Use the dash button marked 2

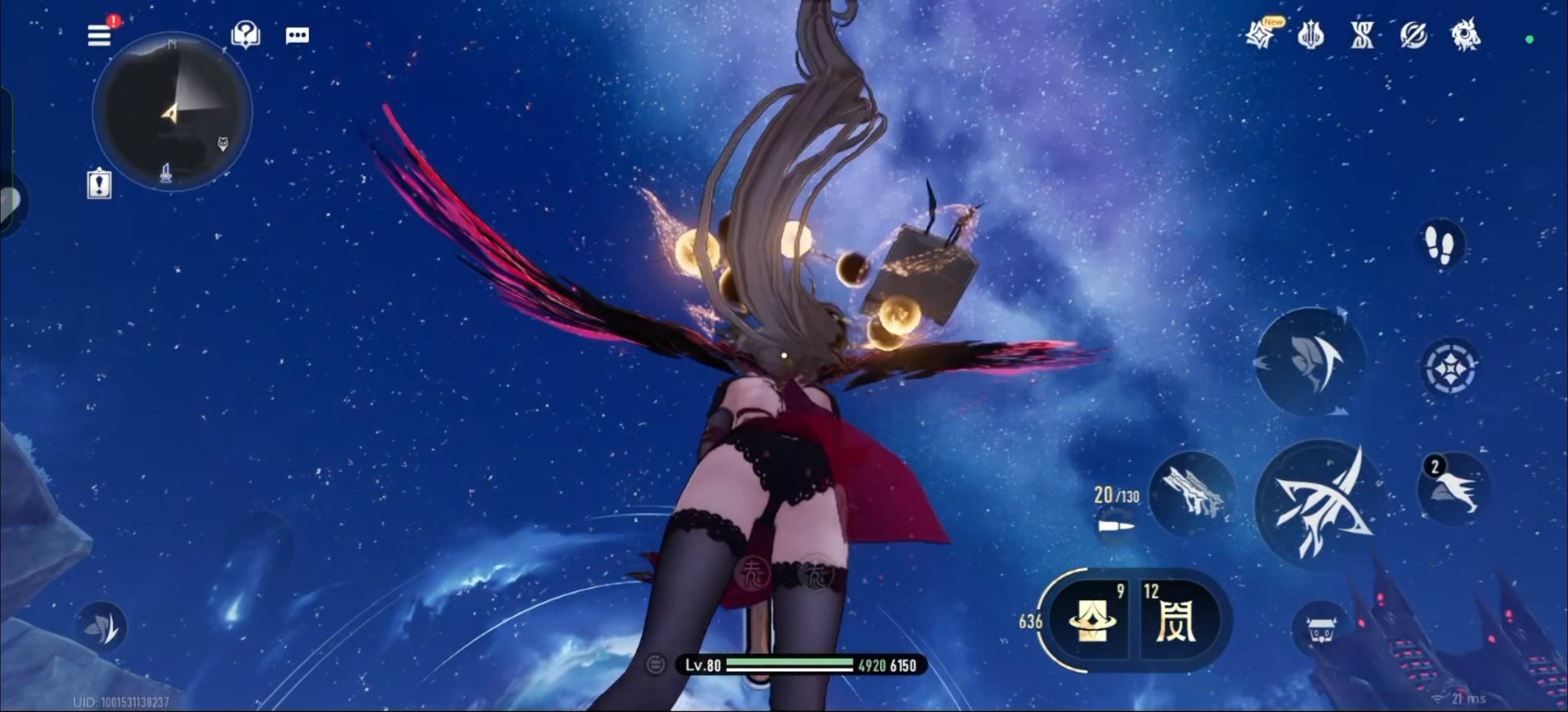point(1454,489)
